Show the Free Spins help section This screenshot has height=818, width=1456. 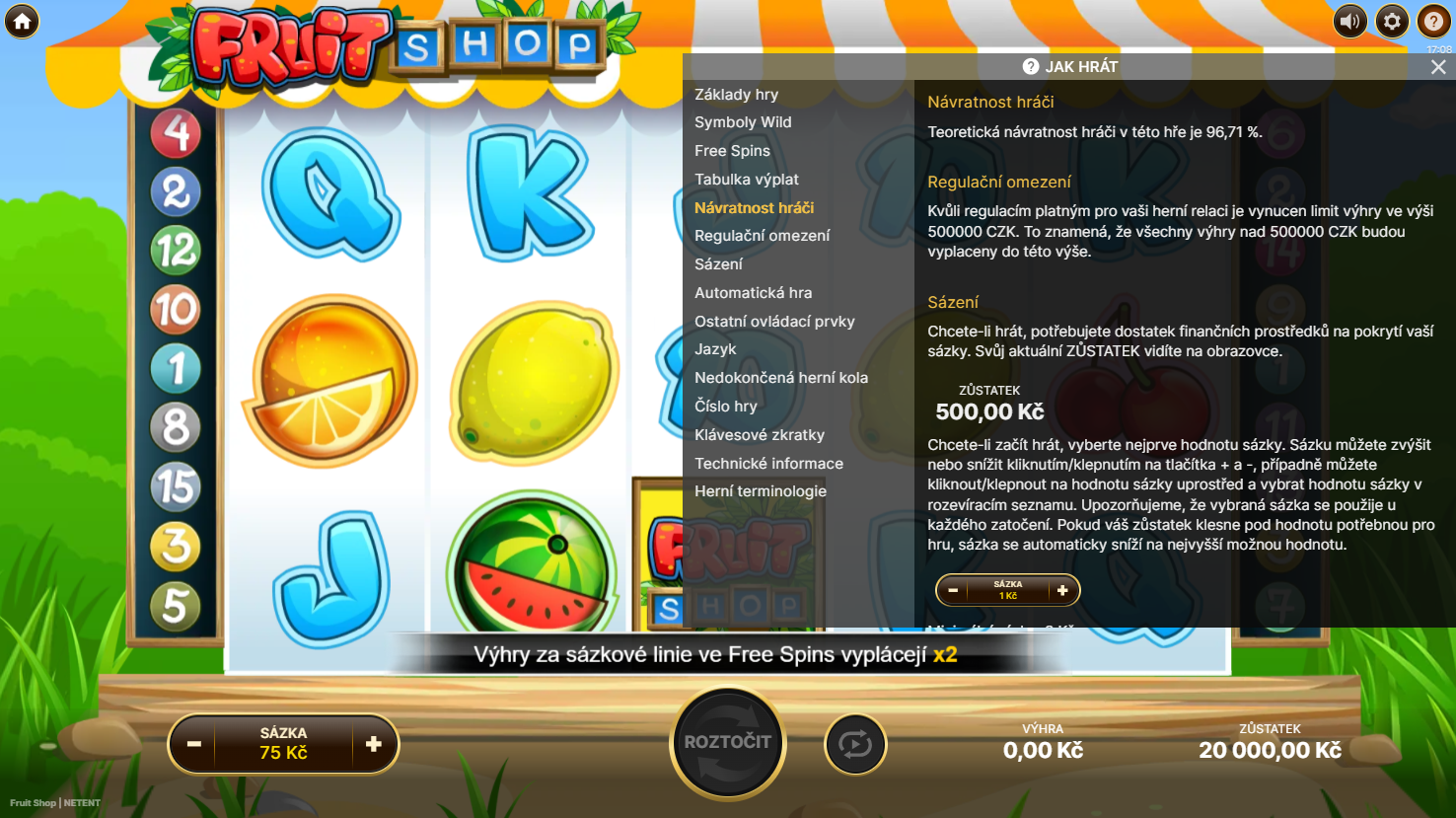(732, 151)
